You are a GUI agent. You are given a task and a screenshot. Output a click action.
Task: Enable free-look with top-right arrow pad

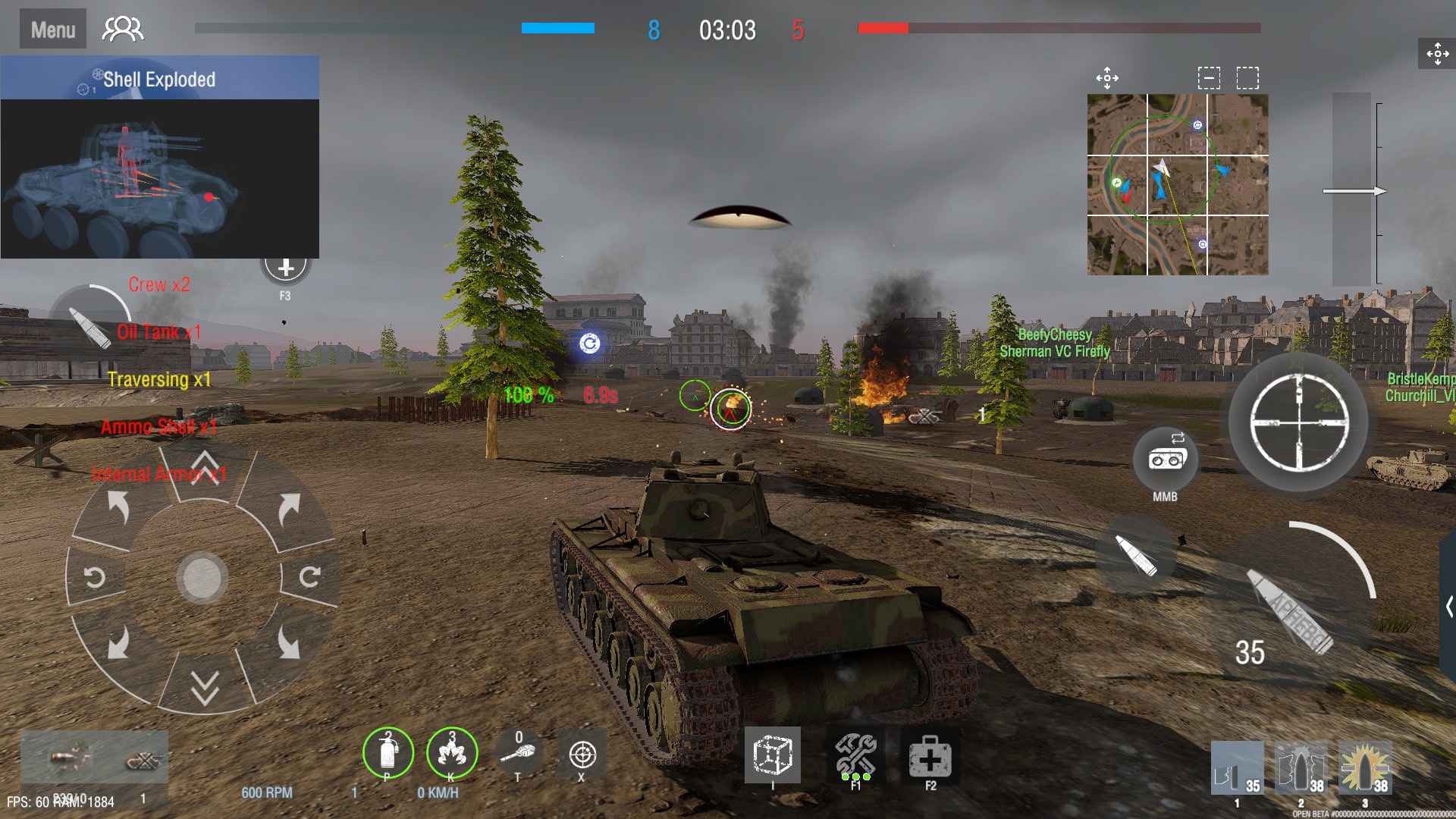tap(1436, 54)
